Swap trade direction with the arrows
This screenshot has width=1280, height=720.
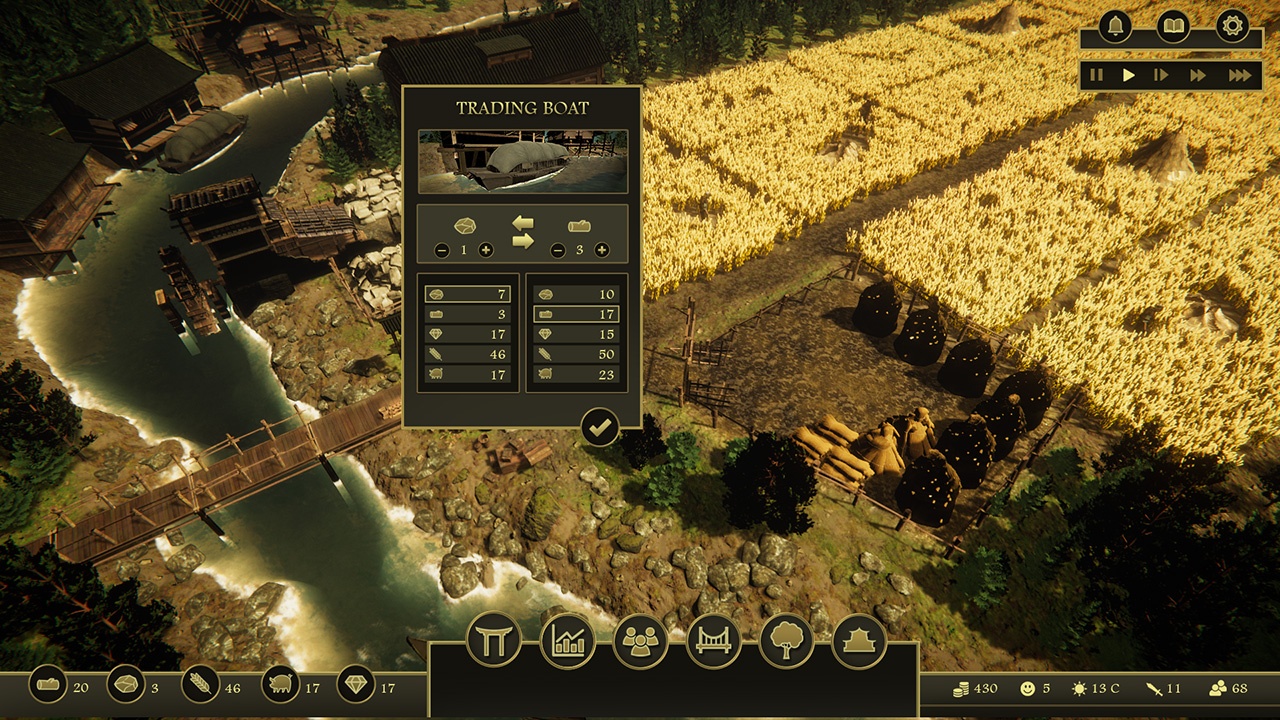(523, 232)
